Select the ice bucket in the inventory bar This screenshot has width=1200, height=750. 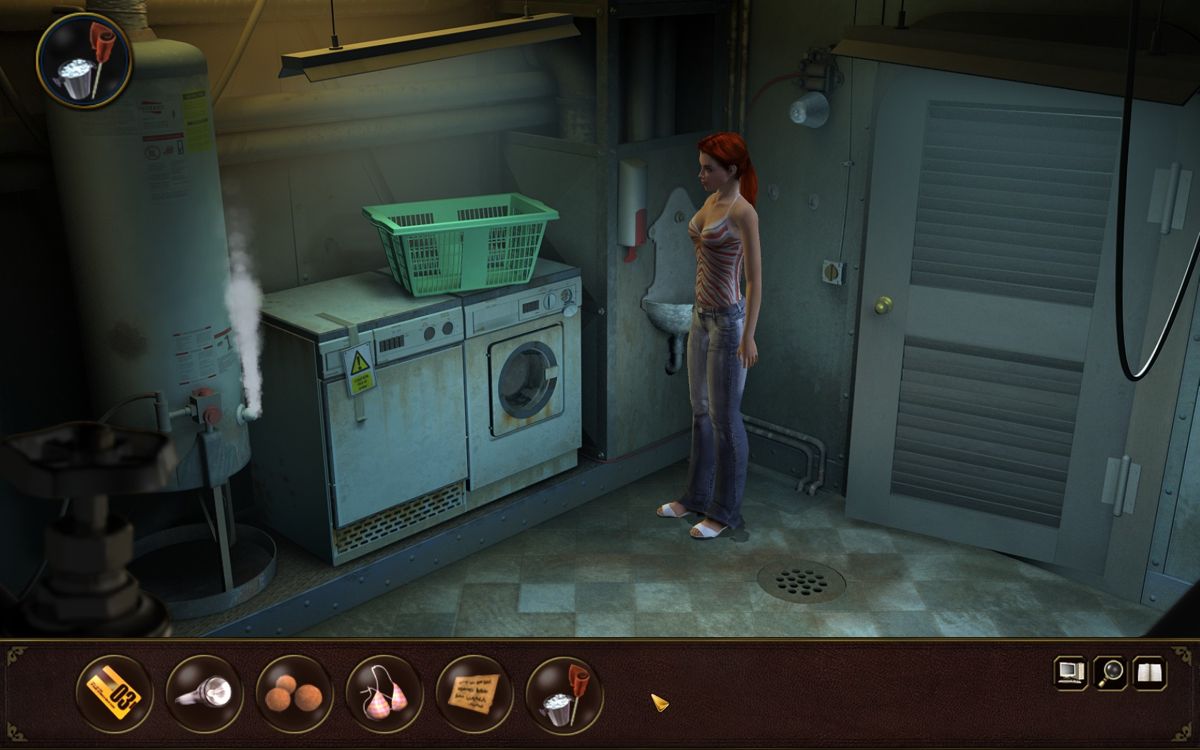click(563, 693)
